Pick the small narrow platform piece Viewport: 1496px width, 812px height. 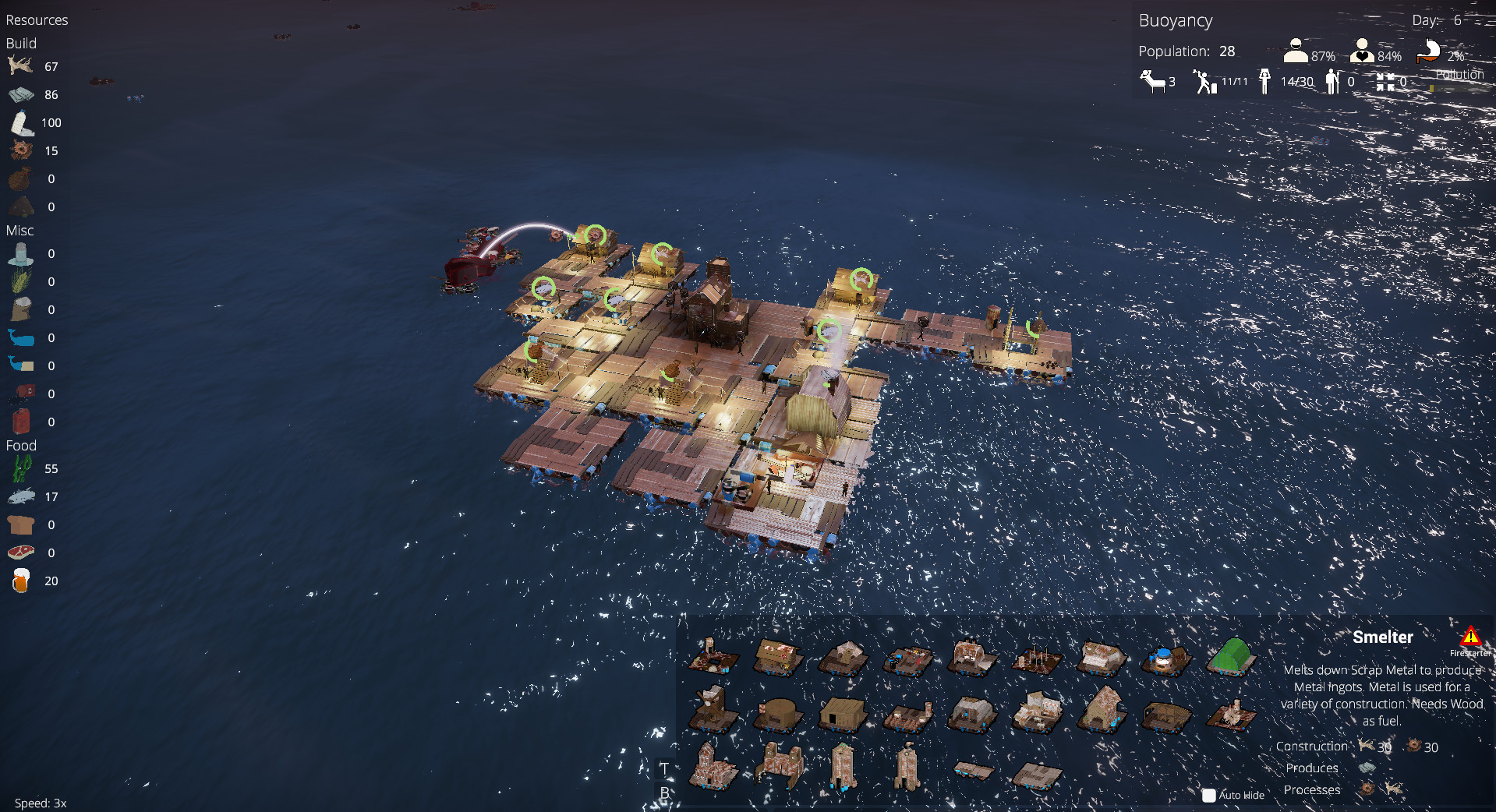click(973, 771)
